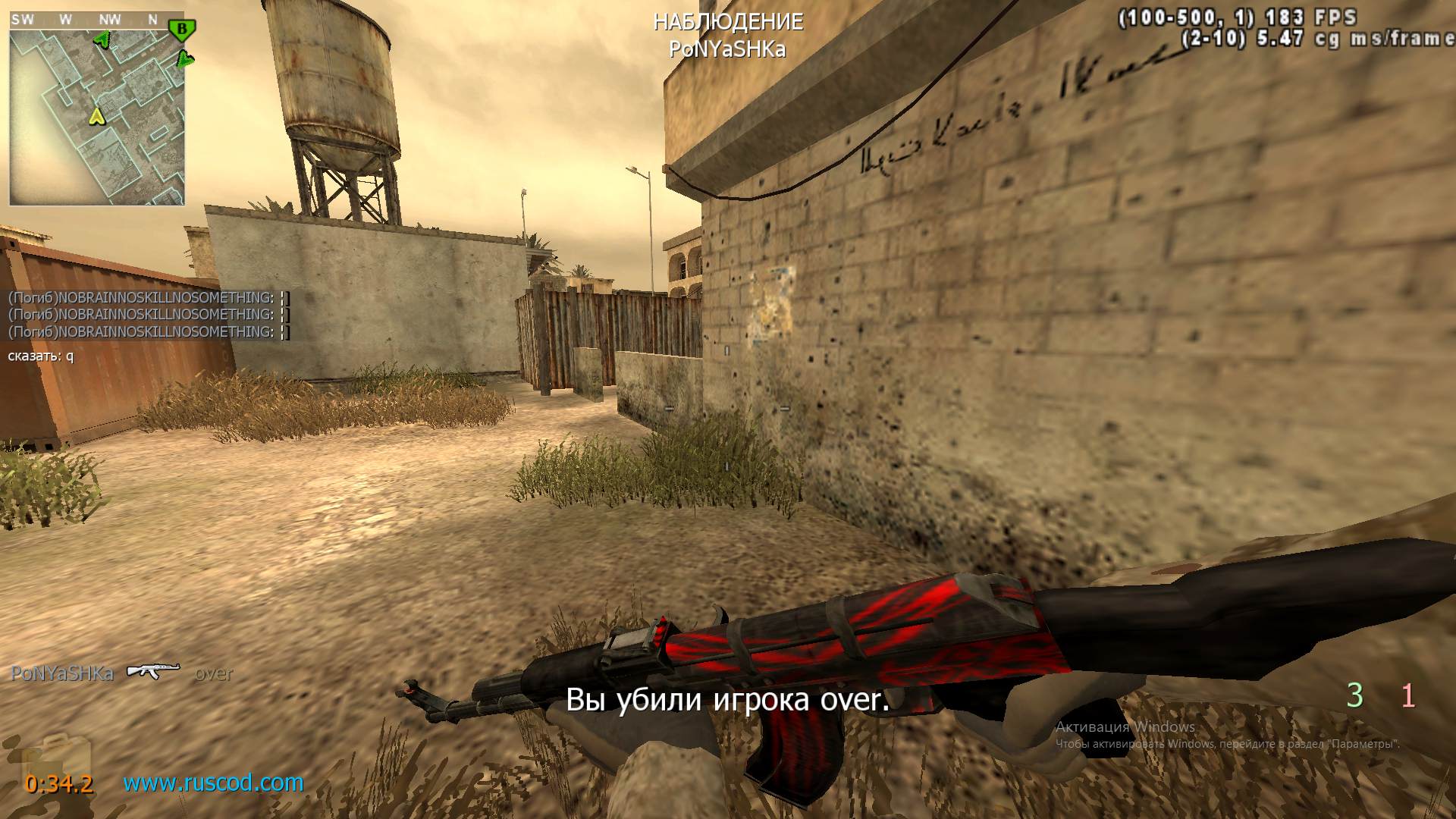Select the teammate arrow below marker B
Viewport: 1456px width, 819px height.
(x=185, y=58)
